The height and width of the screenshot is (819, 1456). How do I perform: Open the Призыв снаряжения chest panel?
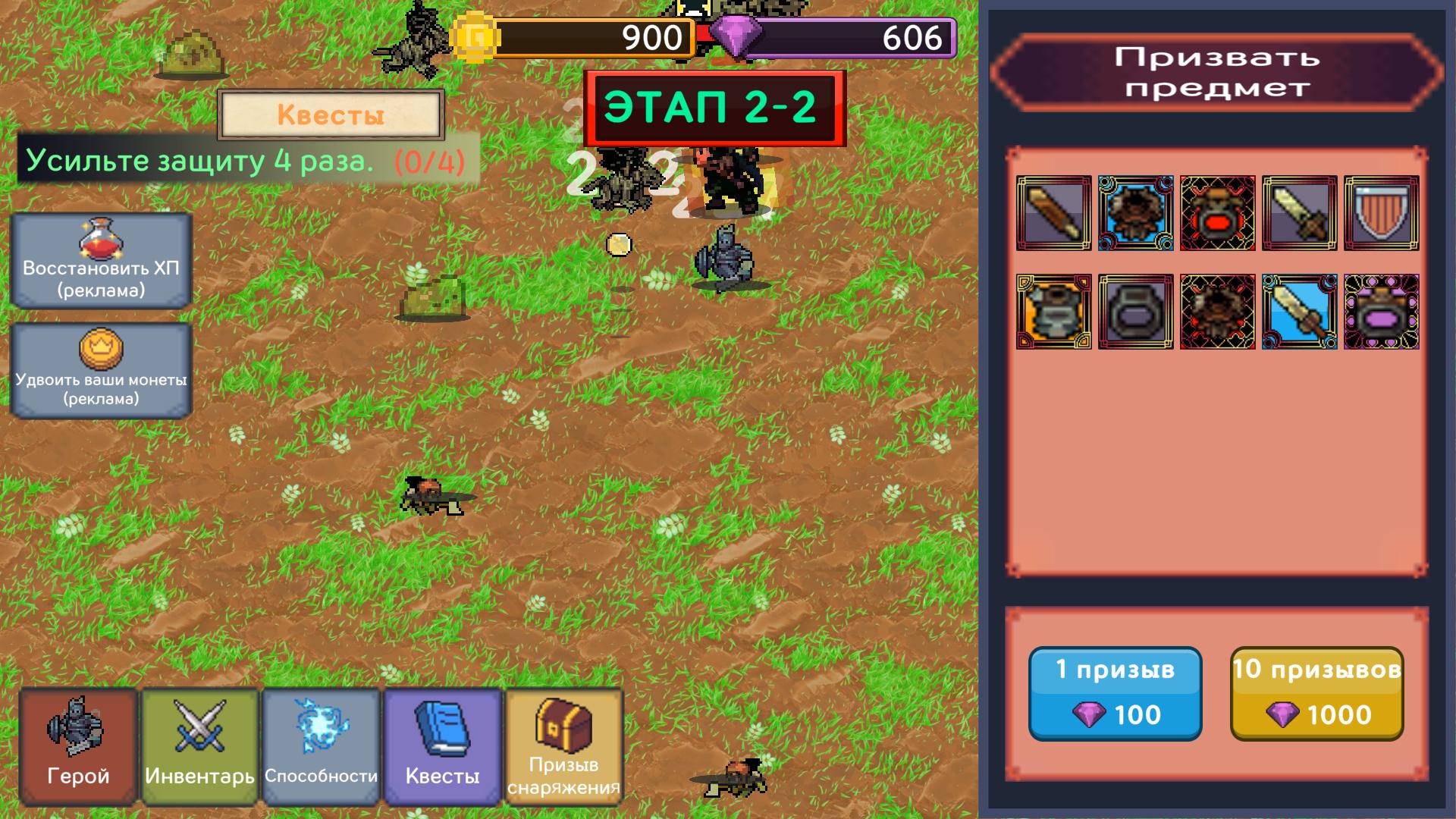(x=562, y=747)
